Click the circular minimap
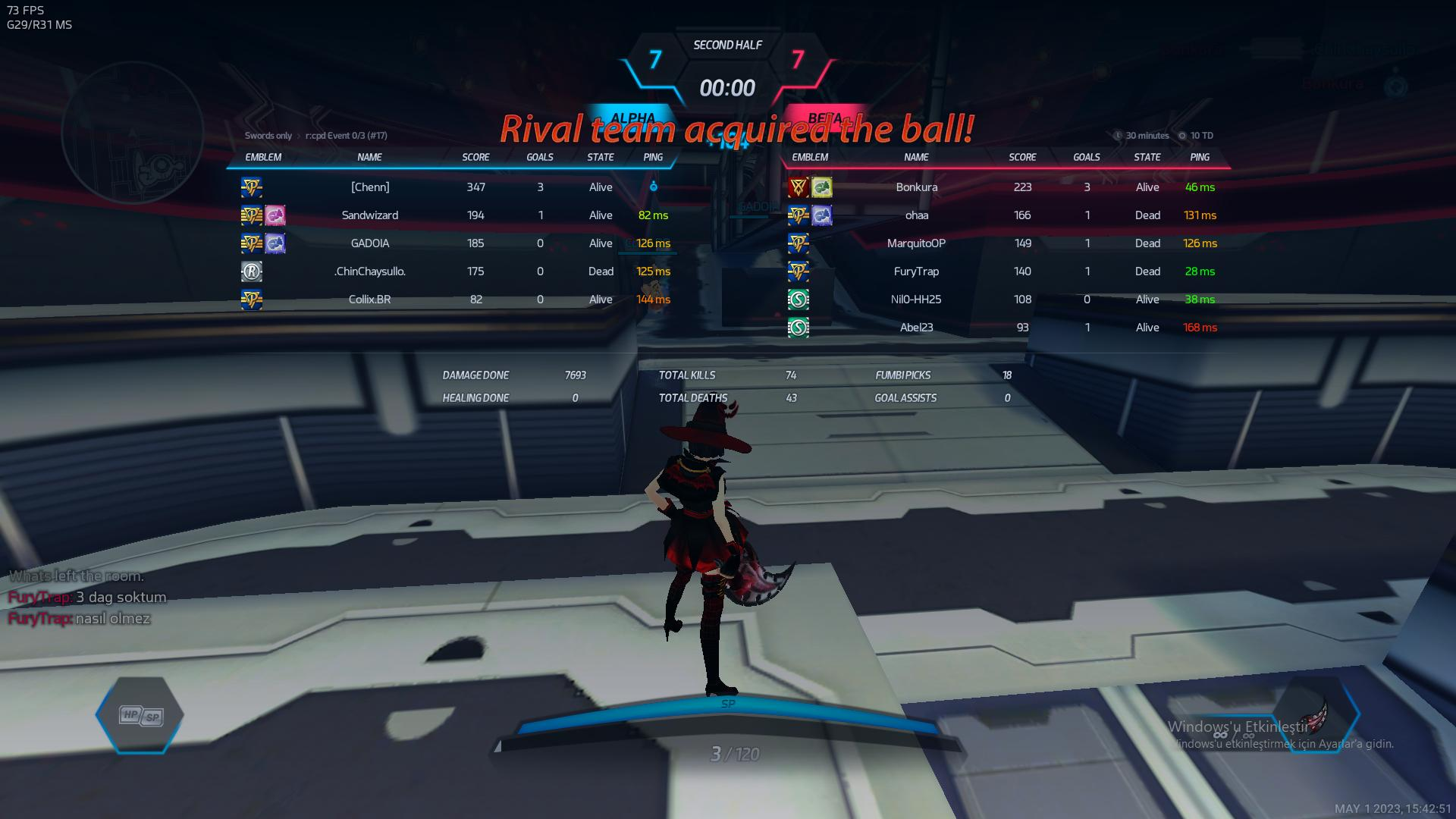The width and height of the screenshot is (1456, 819). 132,133
